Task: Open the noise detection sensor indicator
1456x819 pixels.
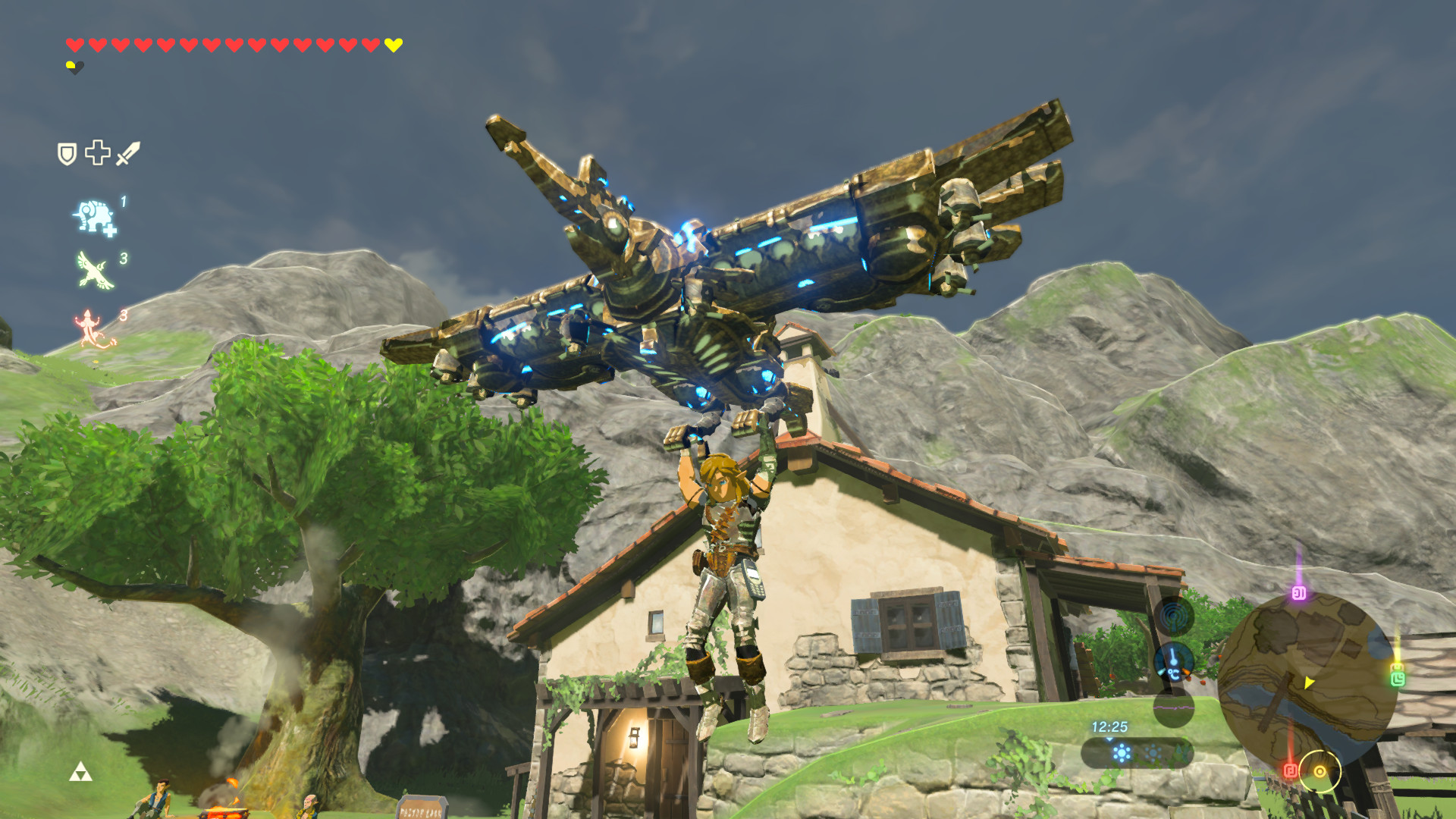Action: [1173, 616]
